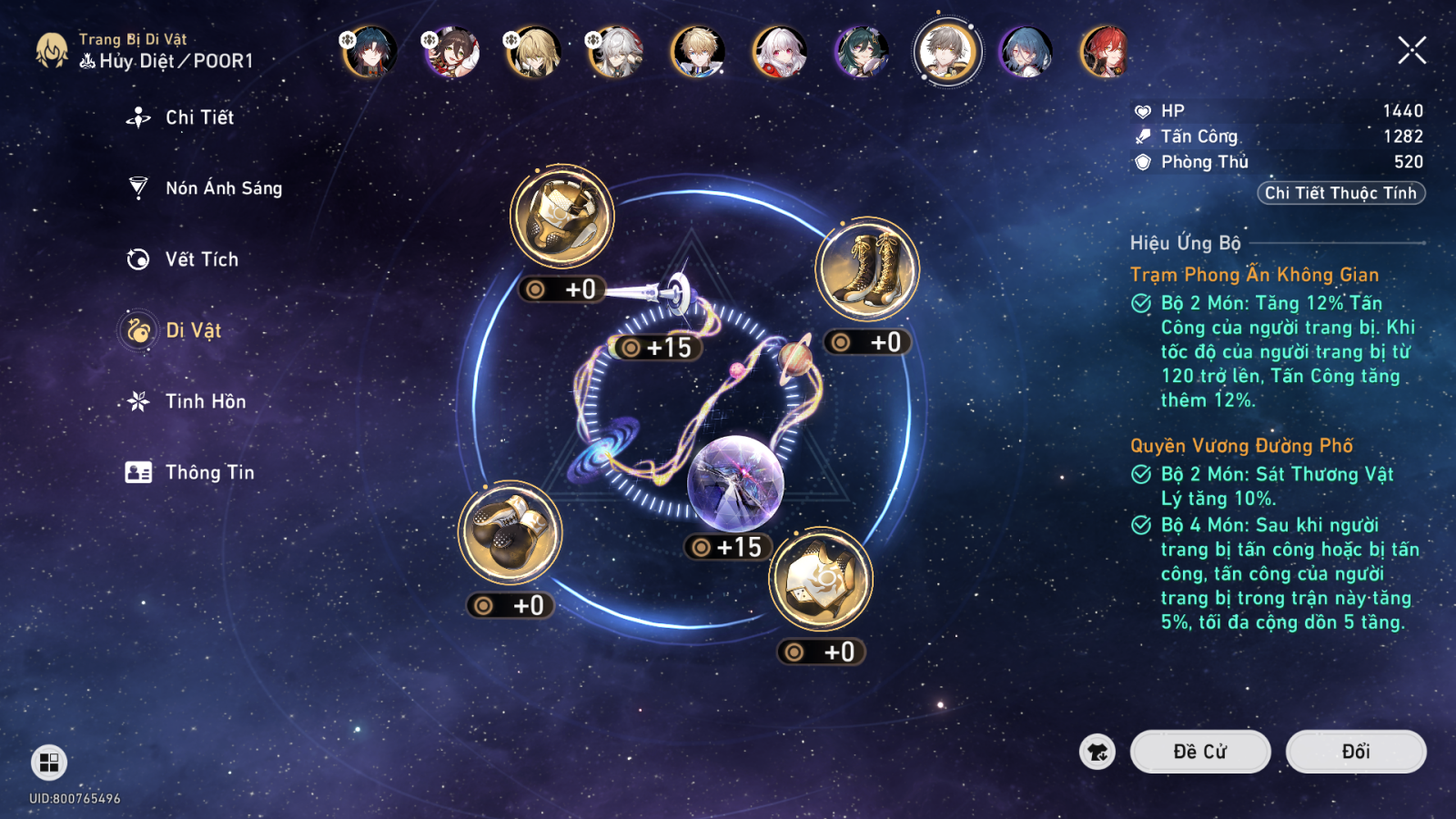Click the Đổi swap button
Image resolution: width=1456 pixels, height=819 pixels.
click(1355, 752)
